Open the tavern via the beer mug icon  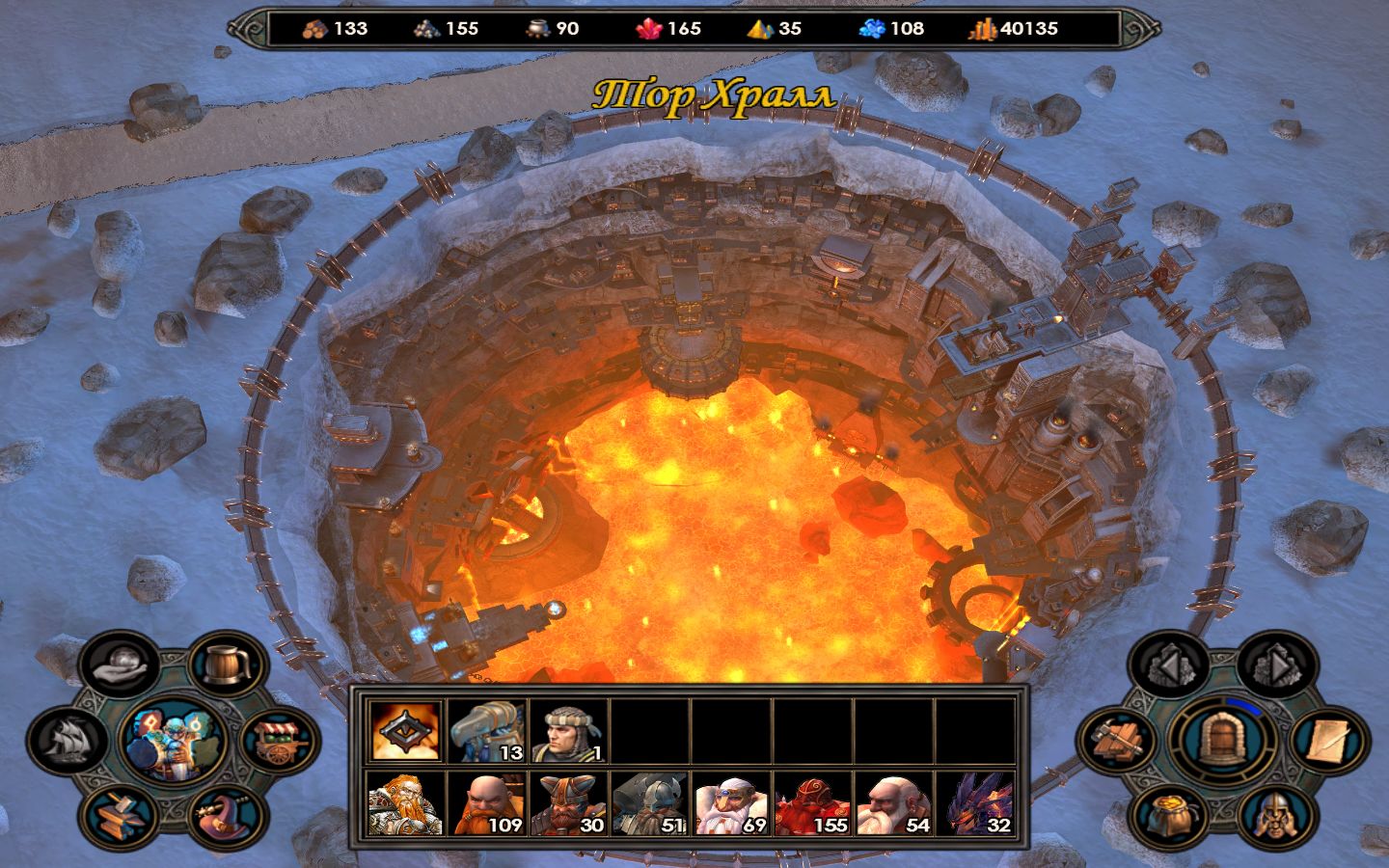[x=227, y=665]
